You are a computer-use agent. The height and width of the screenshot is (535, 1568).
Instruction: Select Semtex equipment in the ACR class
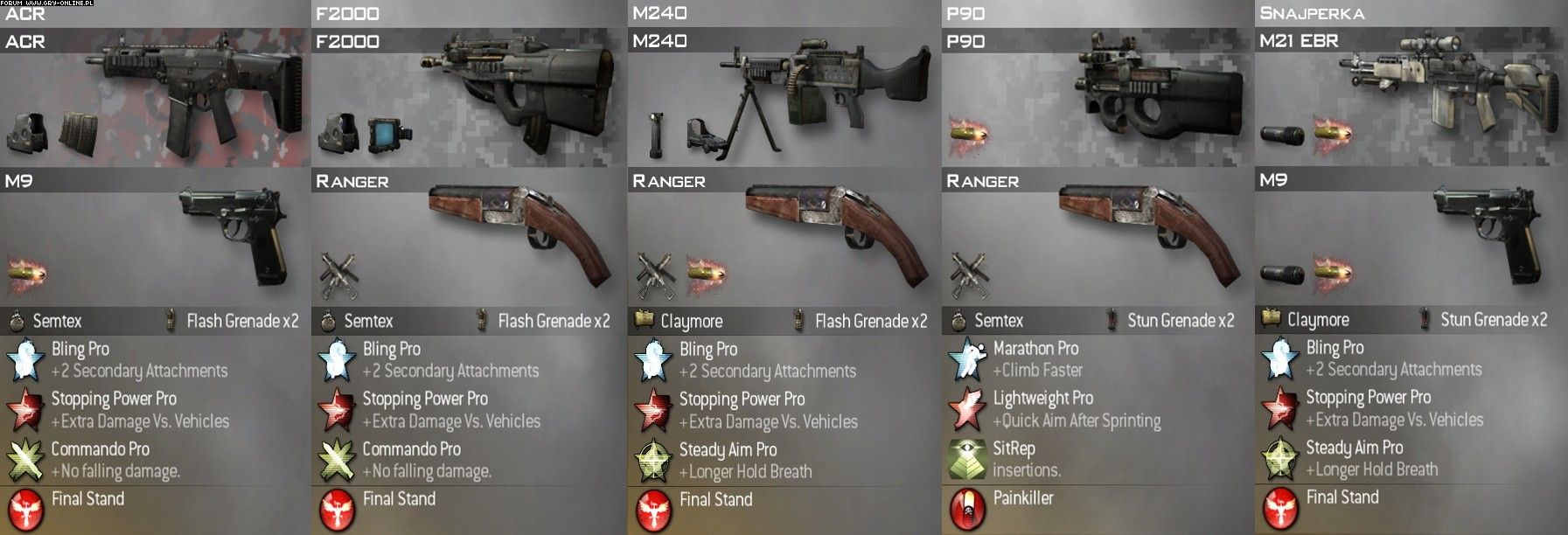tap(57, 322)
